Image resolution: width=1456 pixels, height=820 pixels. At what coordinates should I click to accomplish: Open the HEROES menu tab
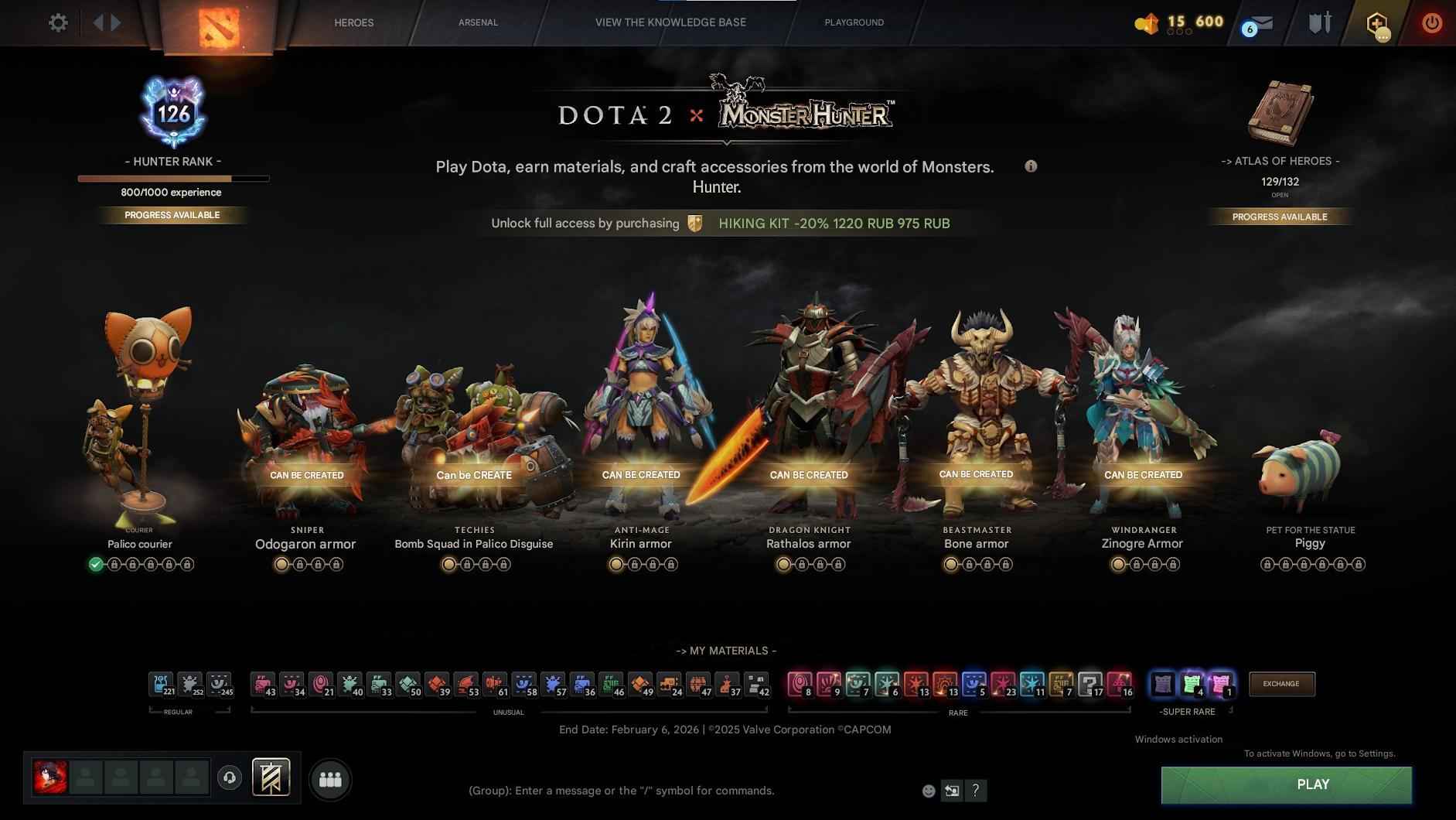354,22
